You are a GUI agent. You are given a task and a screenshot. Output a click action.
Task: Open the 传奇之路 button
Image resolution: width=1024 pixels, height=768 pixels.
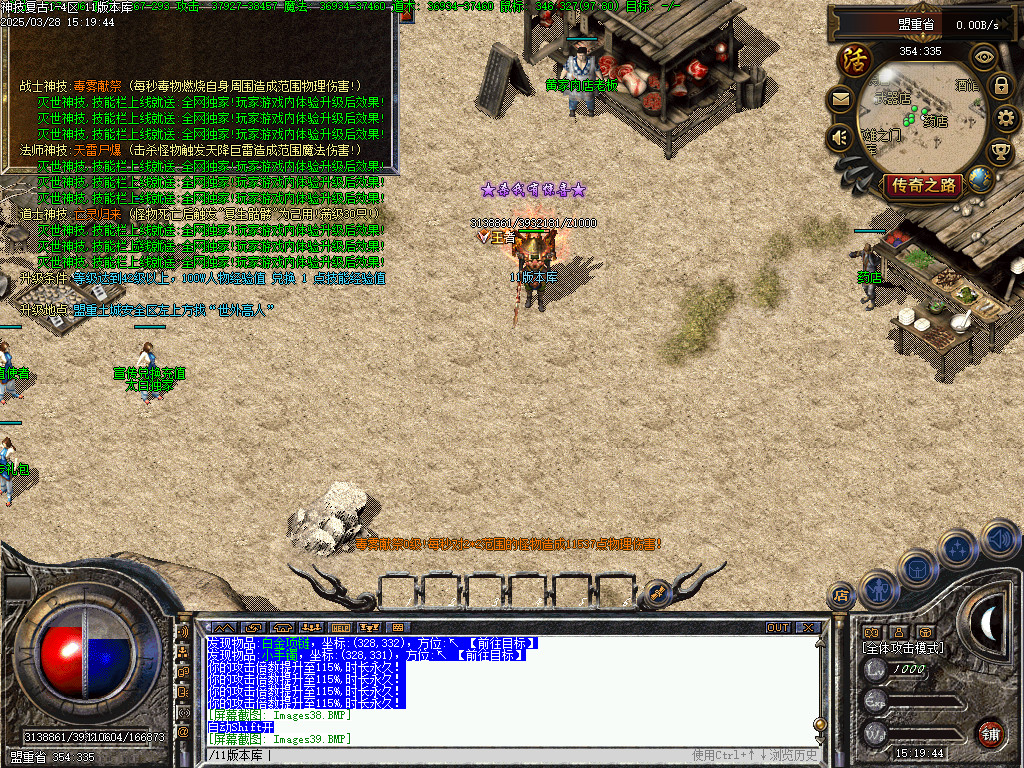coord(923,185)
